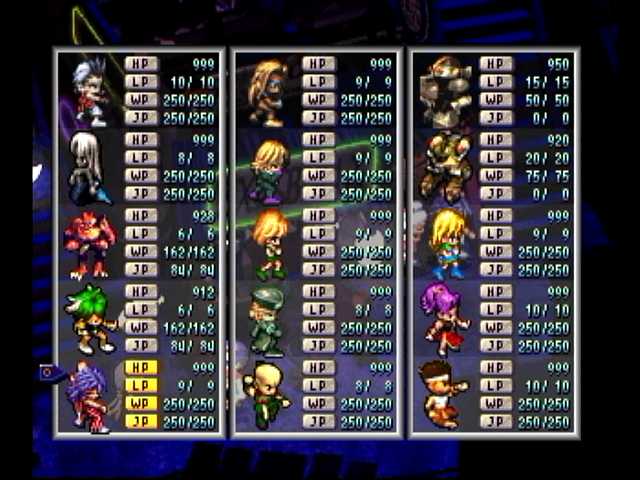Select the blonde girl in blue outfit
The height and width of the screenshot is (480, 640).
point(446,244)
